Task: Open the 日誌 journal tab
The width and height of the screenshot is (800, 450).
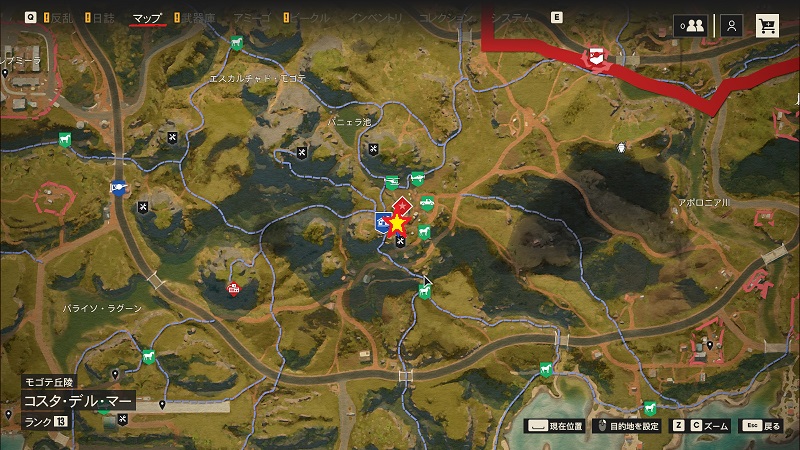Action: coord(104,18)
